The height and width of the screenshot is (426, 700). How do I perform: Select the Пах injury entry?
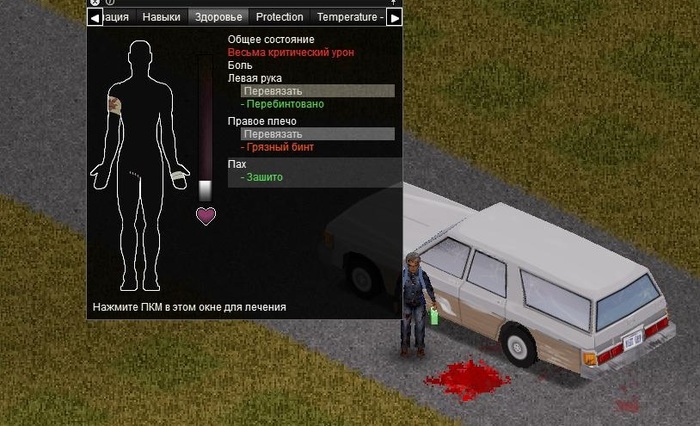[x=237, y=164]
